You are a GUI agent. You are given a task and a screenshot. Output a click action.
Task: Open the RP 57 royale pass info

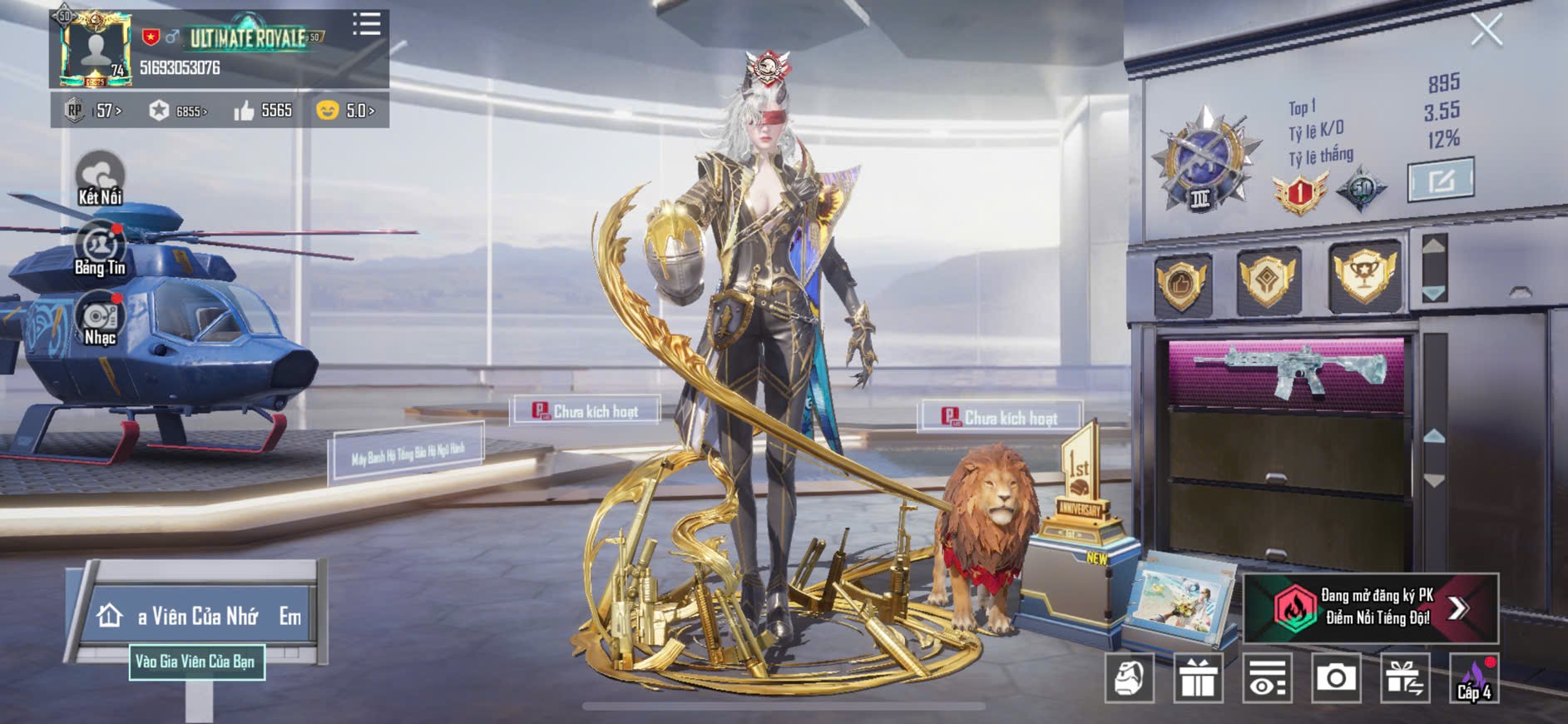coord(94,111)
